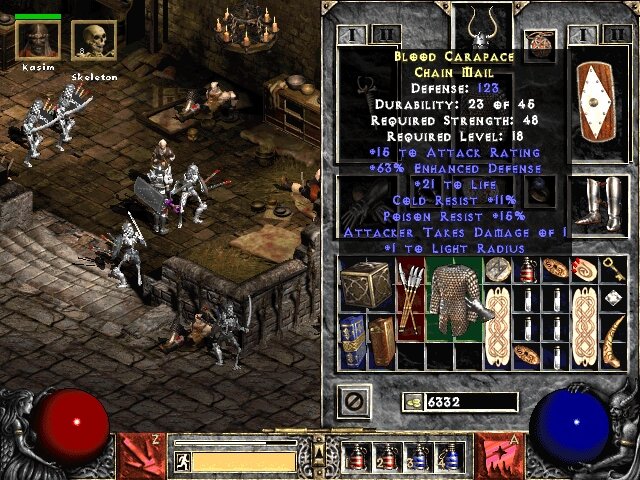Toggle the run/walk button
This screenshot has width=640, height=480.
click(183, 461)
